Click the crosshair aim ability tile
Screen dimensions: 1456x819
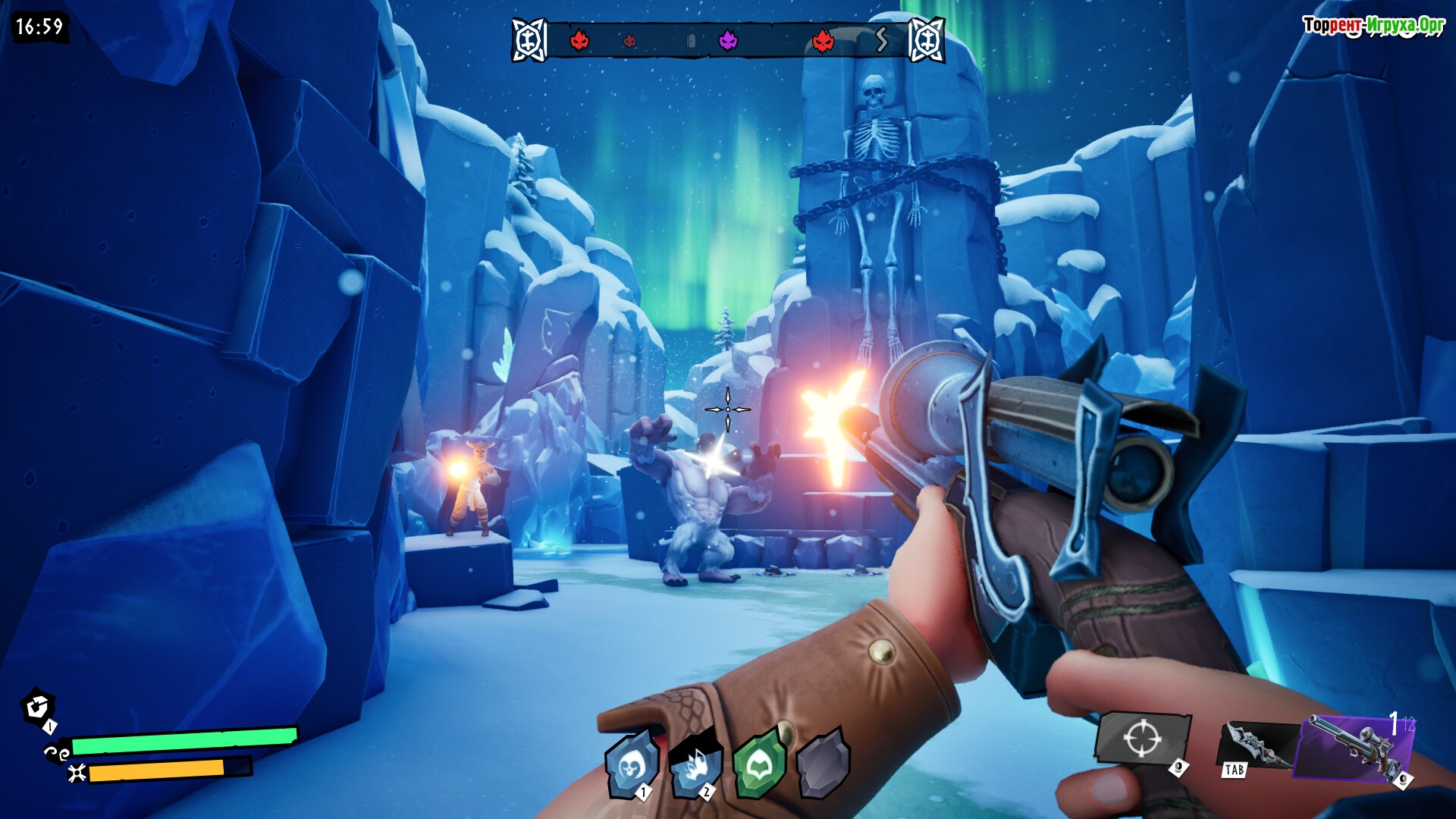tap(1142, 738)
